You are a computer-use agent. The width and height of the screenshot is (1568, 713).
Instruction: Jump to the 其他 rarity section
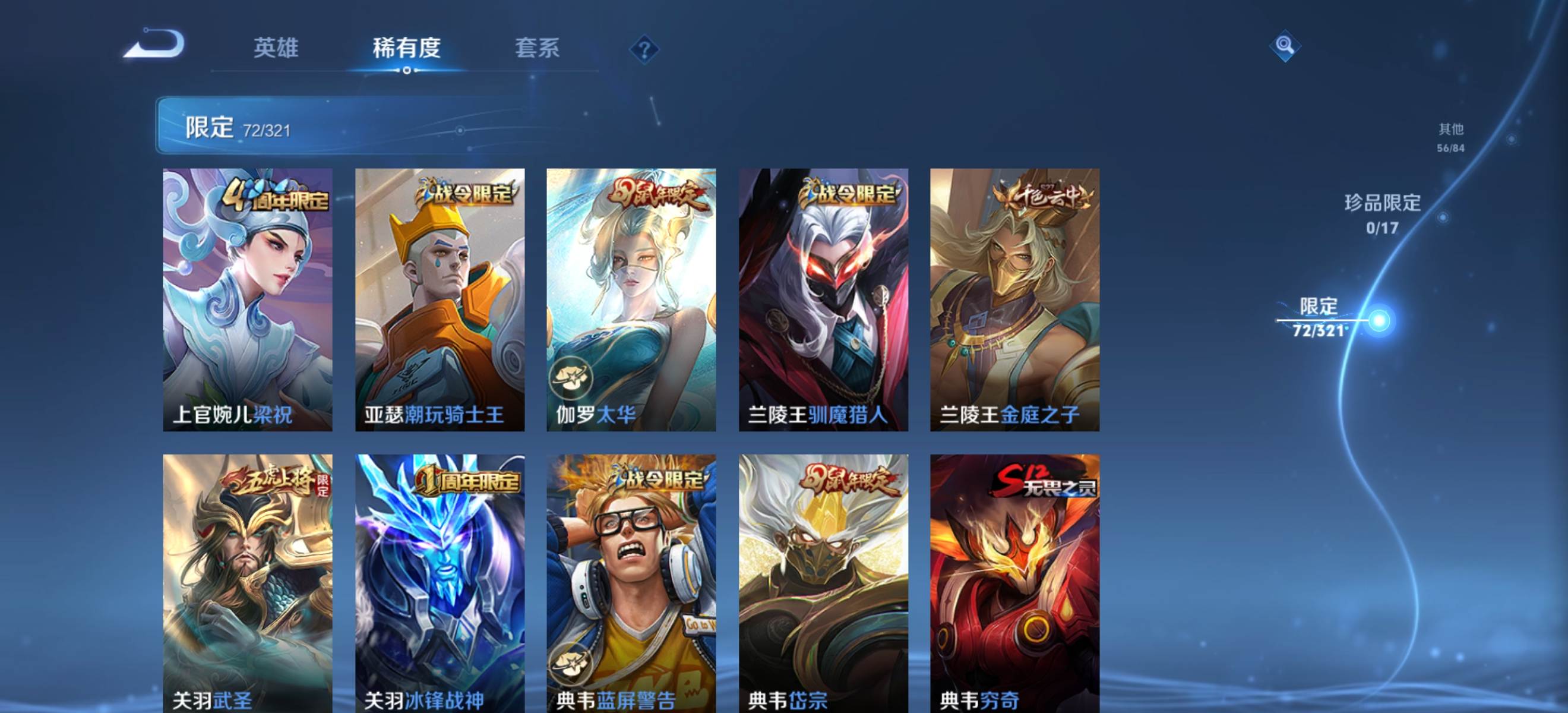tap(1450, 137)
